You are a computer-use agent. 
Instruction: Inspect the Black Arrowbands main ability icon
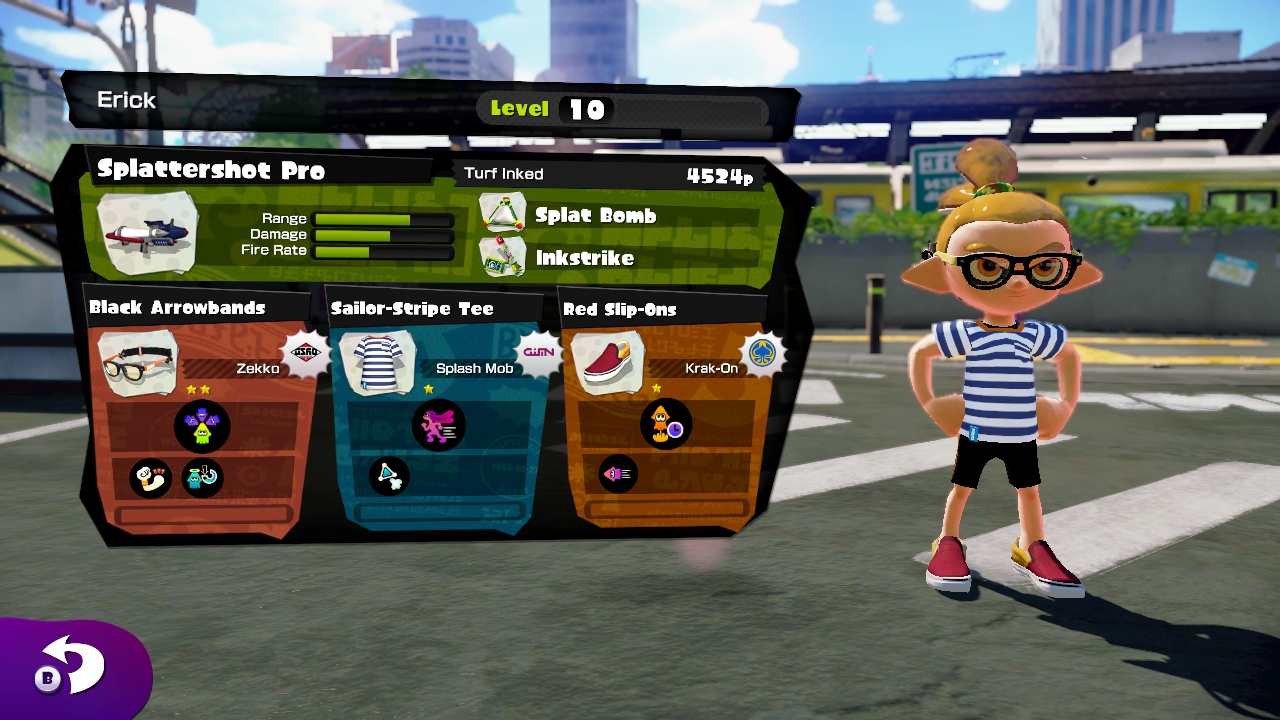(x=202, y=427)
